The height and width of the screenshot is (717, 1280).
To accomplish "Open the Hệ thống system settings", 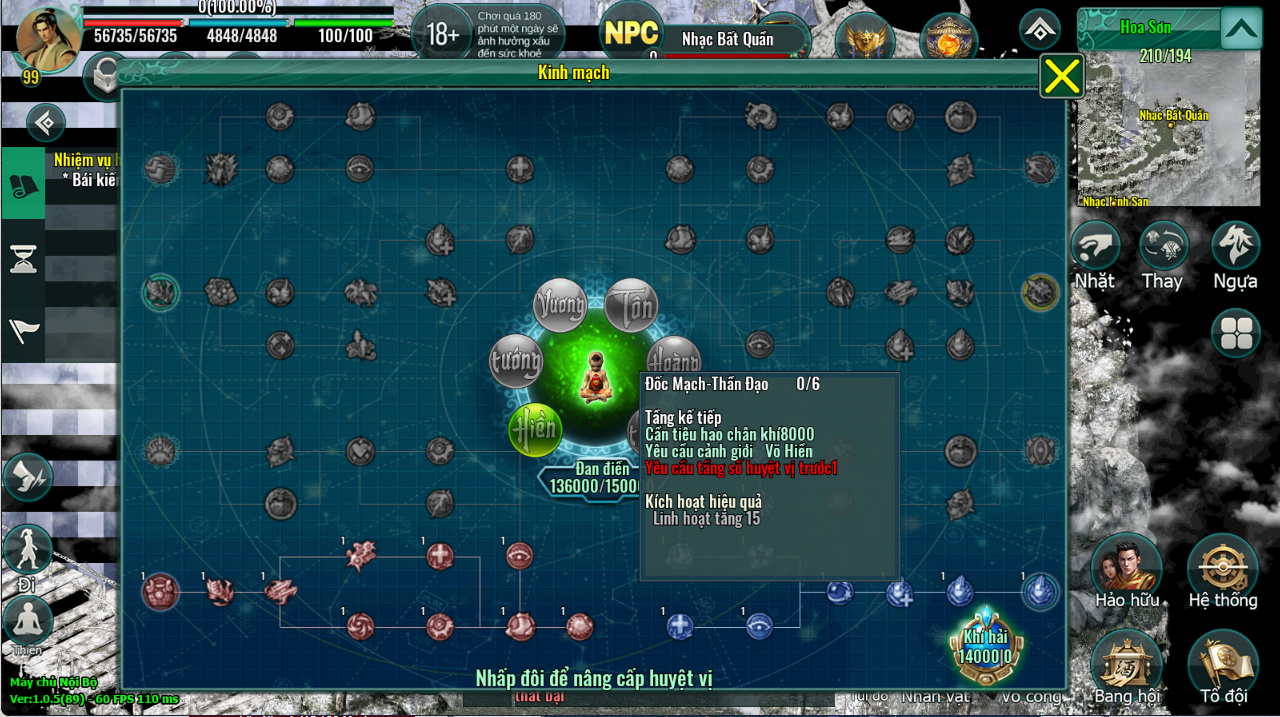I will 1222,571.
